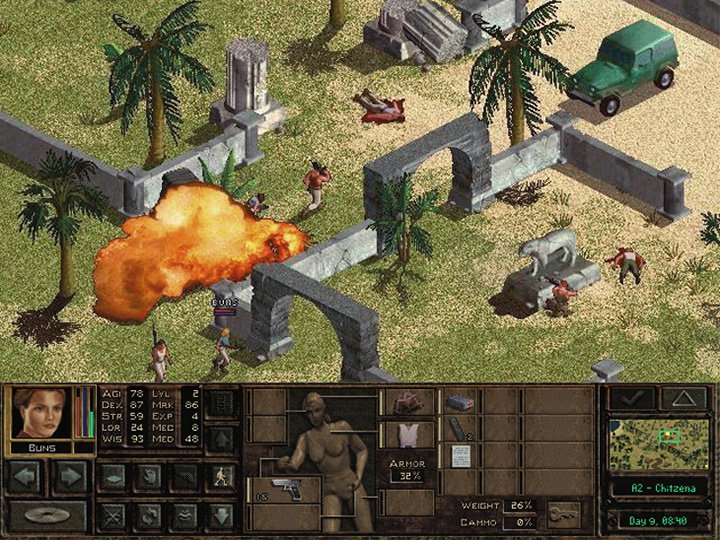720x540 pixels.
Task: Open the key ring button
Action: [563, 512]
